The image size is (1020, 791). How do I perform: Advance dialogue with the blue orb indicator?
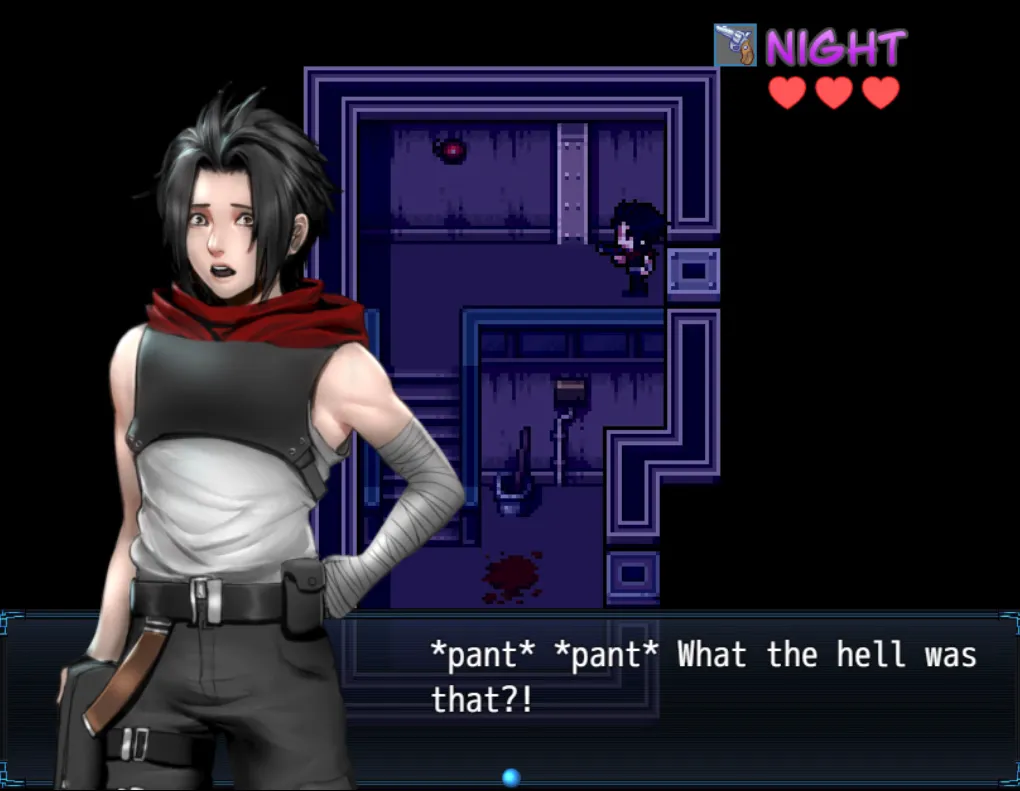pos(511,777)
